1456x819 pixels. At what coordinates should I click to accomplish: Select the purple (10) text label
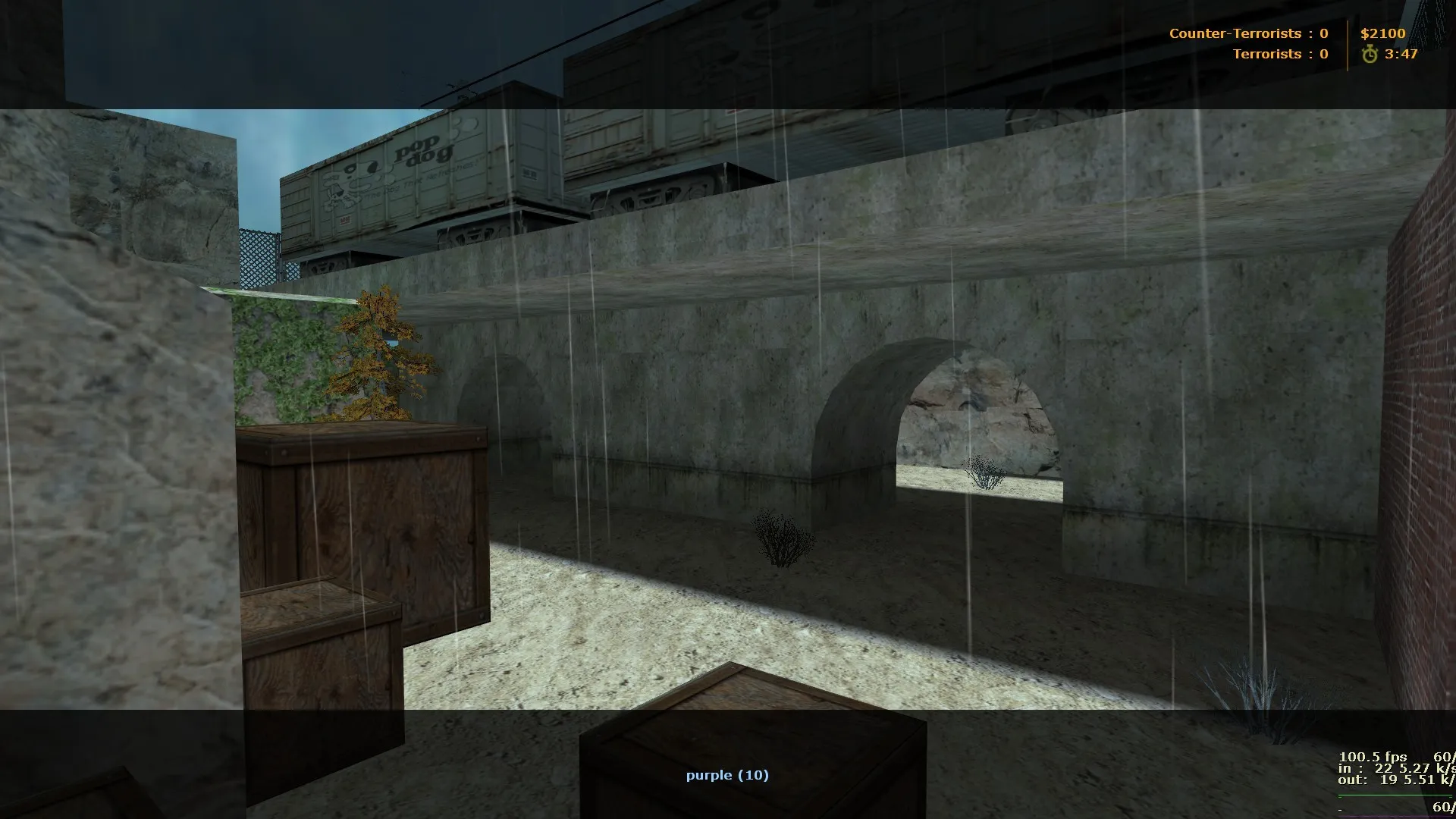727,775
